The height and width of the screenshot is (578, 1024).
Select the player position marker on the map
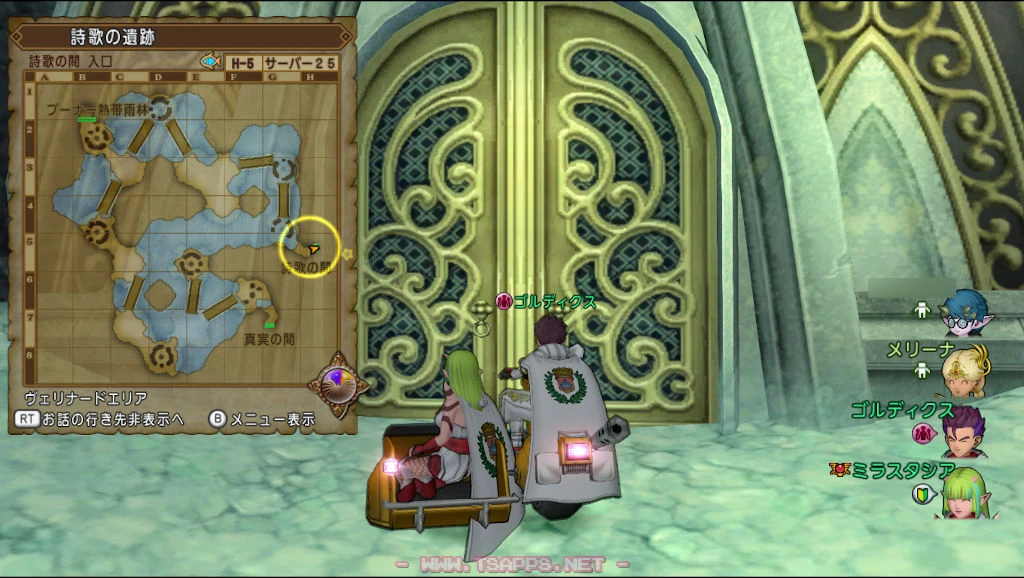[314, 246]
